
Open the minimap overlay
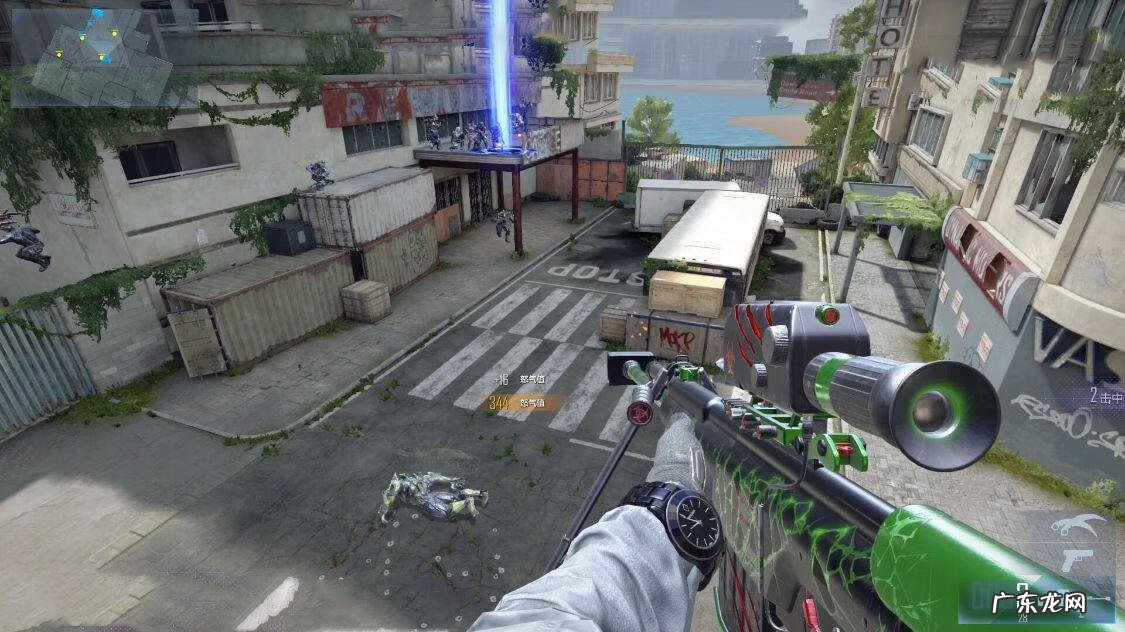(92, 56)
